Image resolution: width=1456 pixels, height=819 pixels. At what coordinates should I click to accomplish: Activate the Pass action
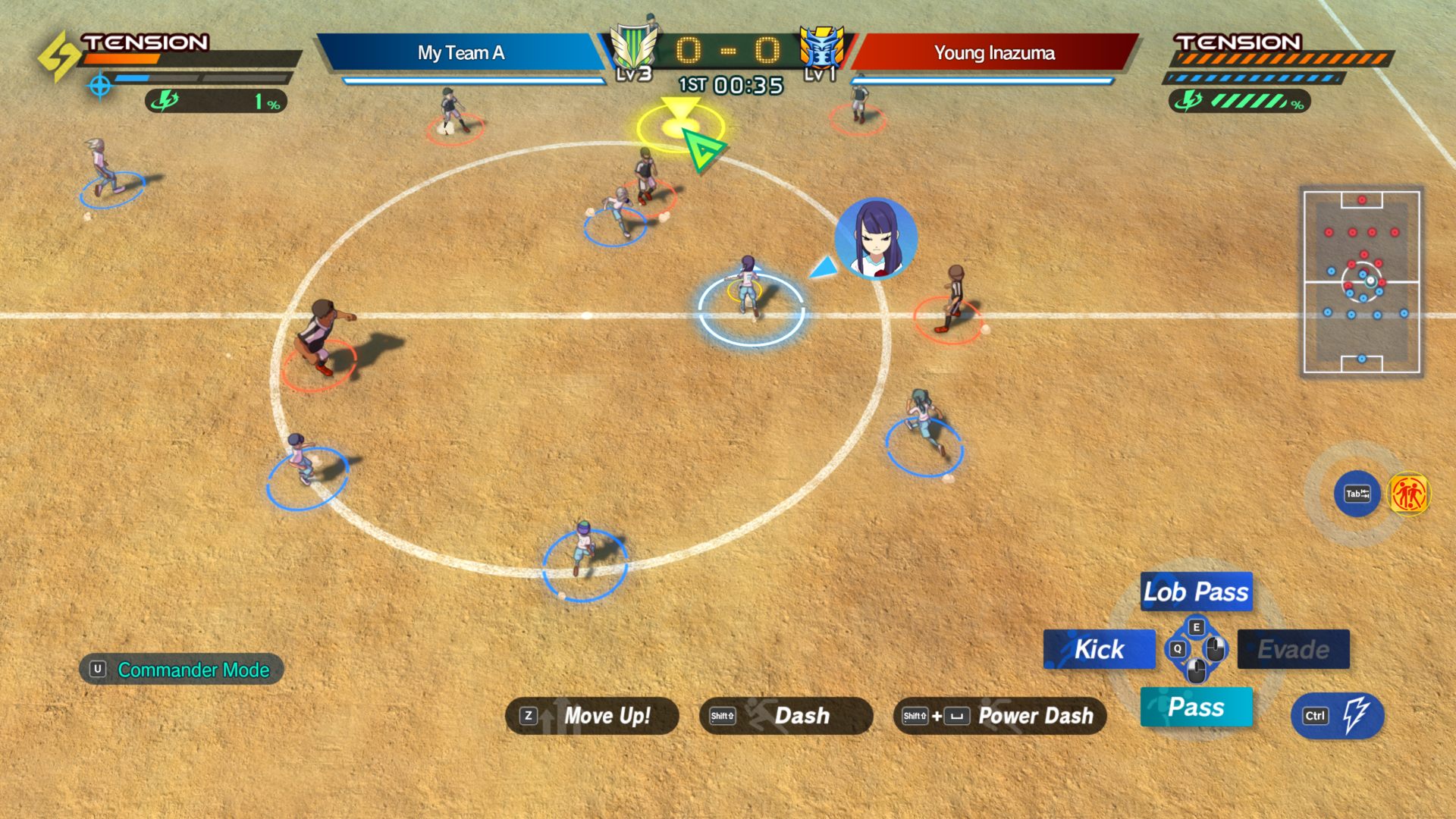(1196, 707)
